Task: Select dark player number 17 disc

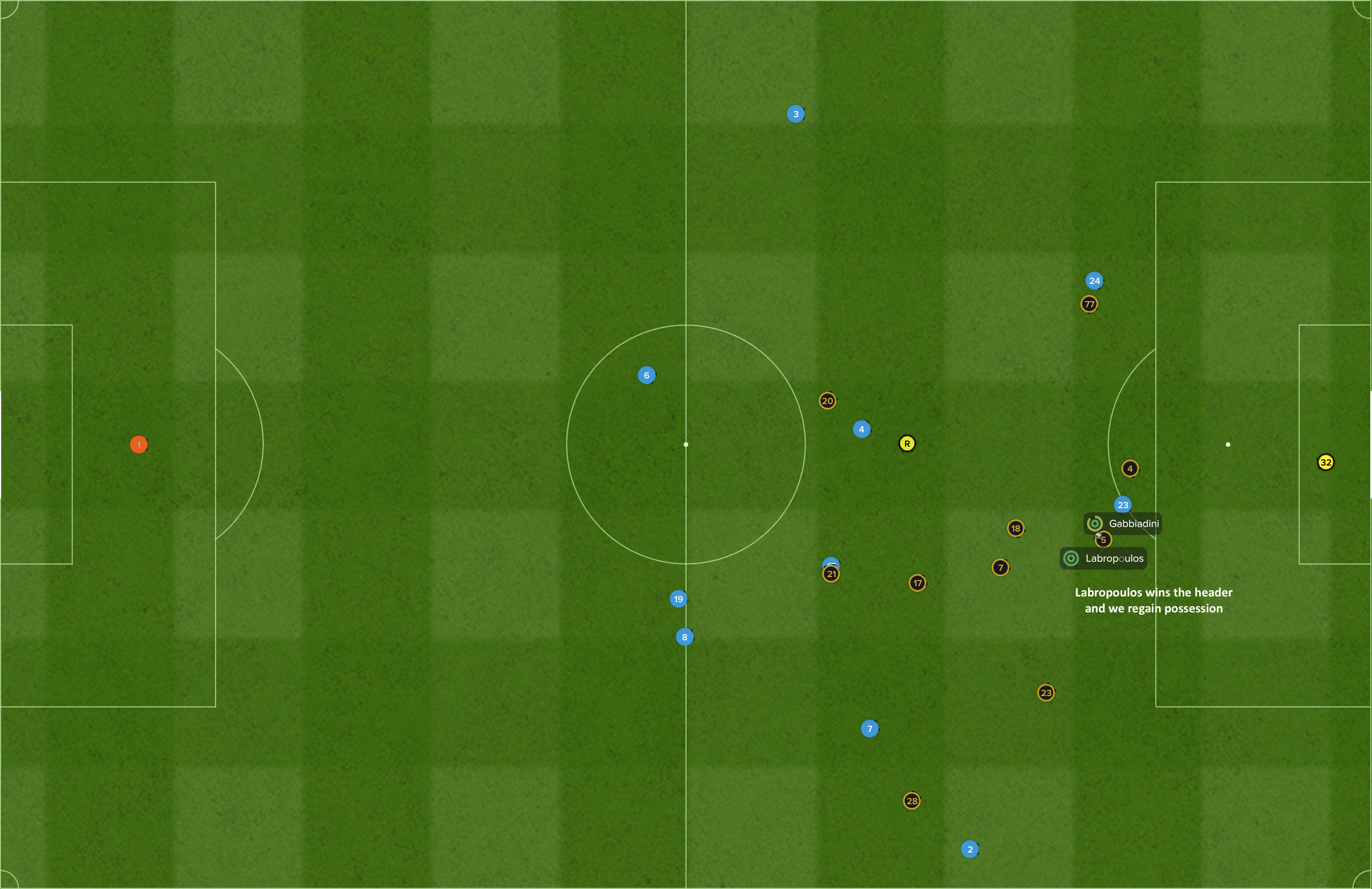Action: click(x=917, y=583)
